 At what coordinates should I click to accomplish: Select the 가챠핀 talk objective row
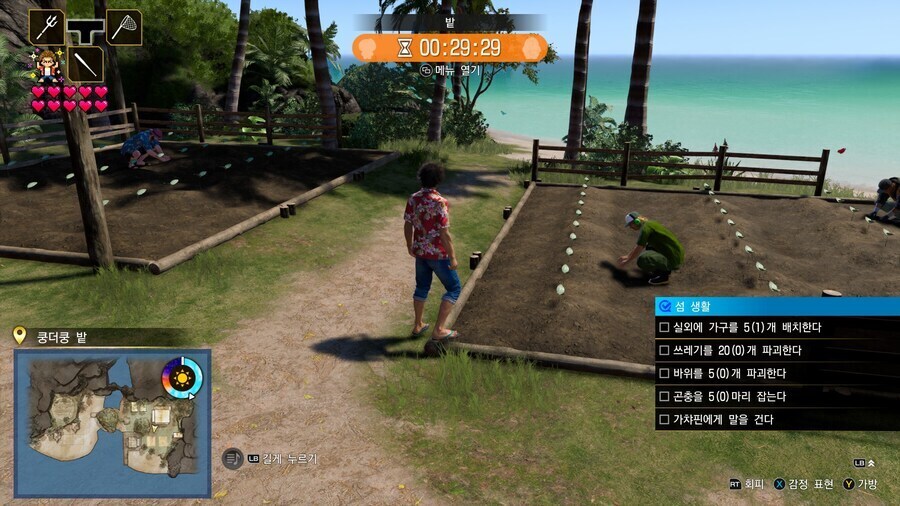pos(777,419)
